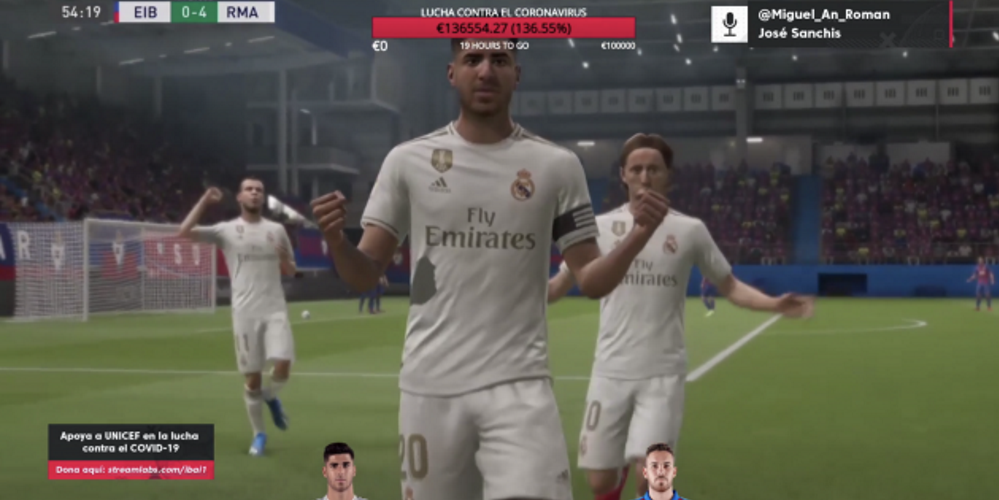Click the microphone icon beside @Miguel_An_Roman
Viewport: 999px width, 500px height.
729,24
